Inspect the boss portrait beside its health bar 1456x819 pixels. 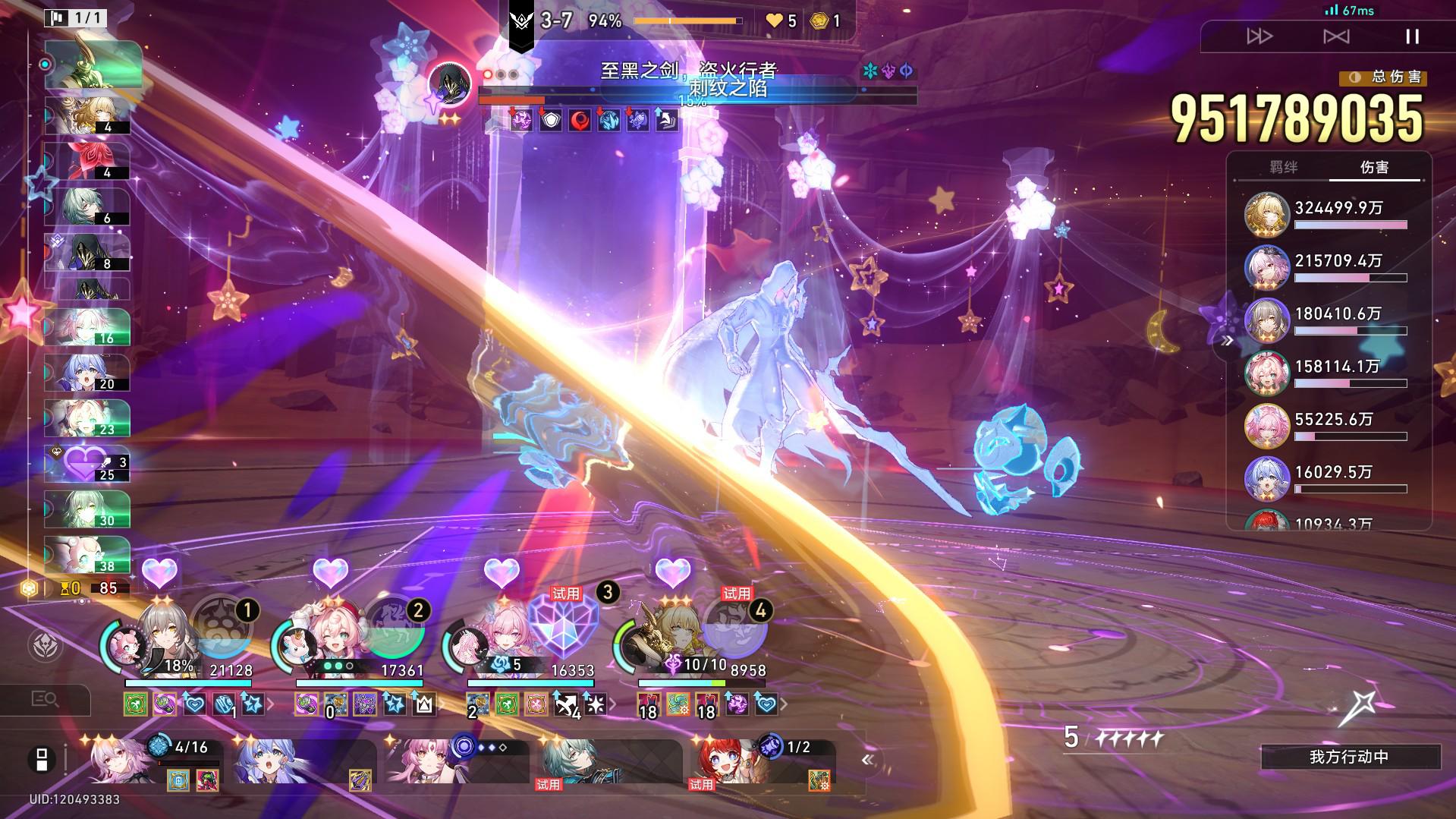click(450, 85)
